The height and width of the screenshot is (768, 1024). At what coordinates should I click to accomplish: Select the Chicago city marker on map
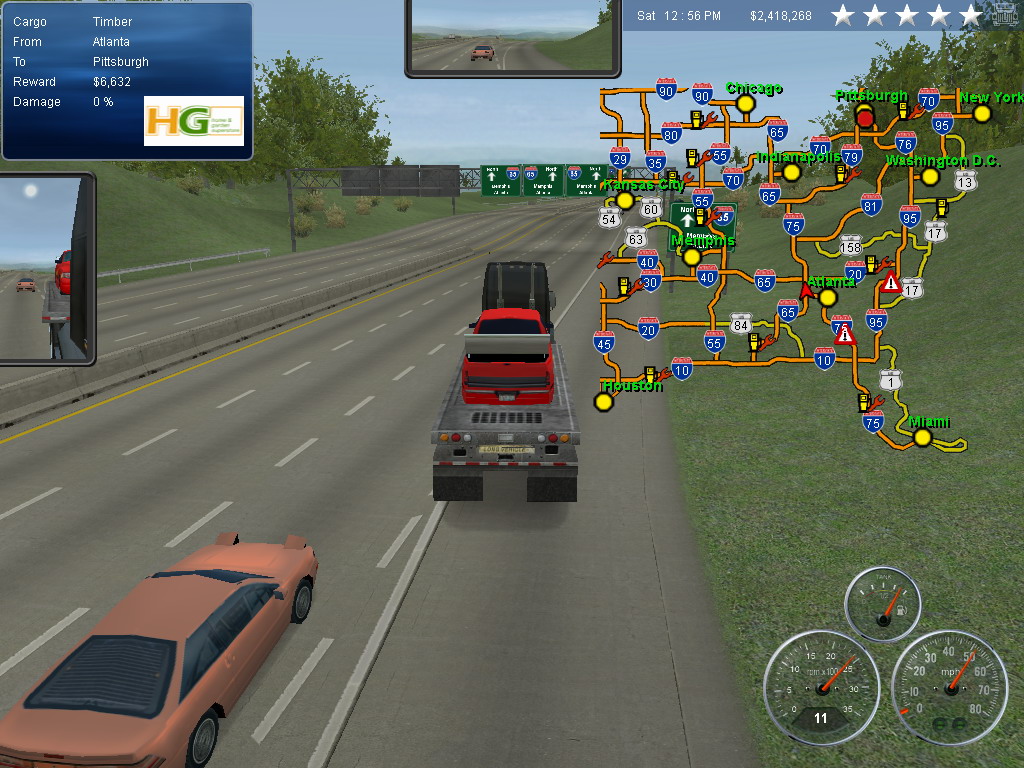coord(745,104)
